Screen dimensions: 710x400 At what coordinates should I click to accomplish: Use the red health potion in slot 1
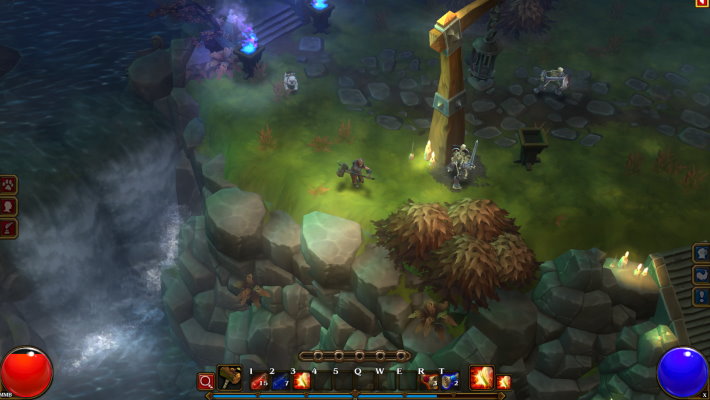pyautogui.click(x=257, y=380)
